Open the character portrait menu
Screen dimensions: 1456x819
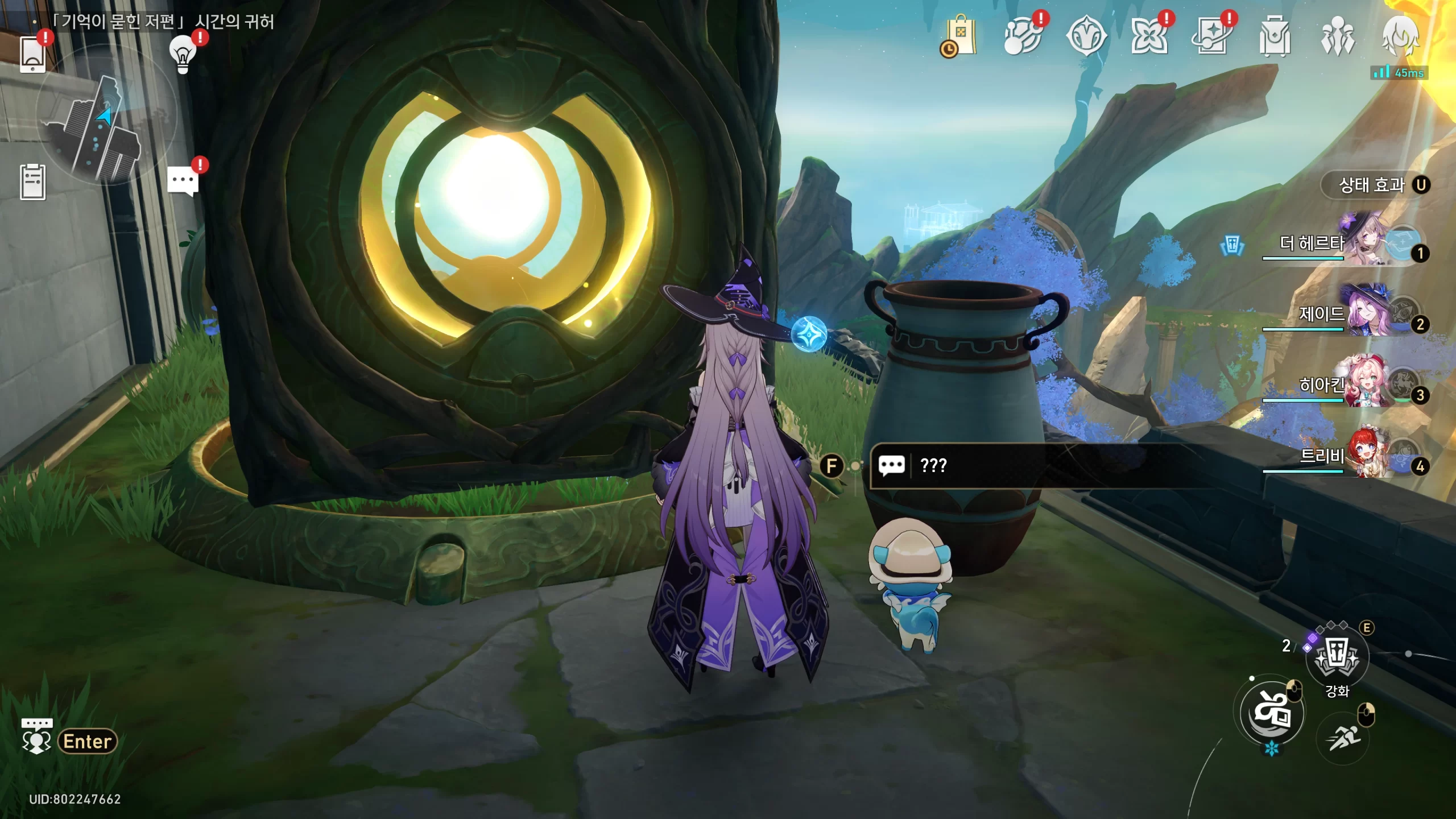tap(1400, 36)
